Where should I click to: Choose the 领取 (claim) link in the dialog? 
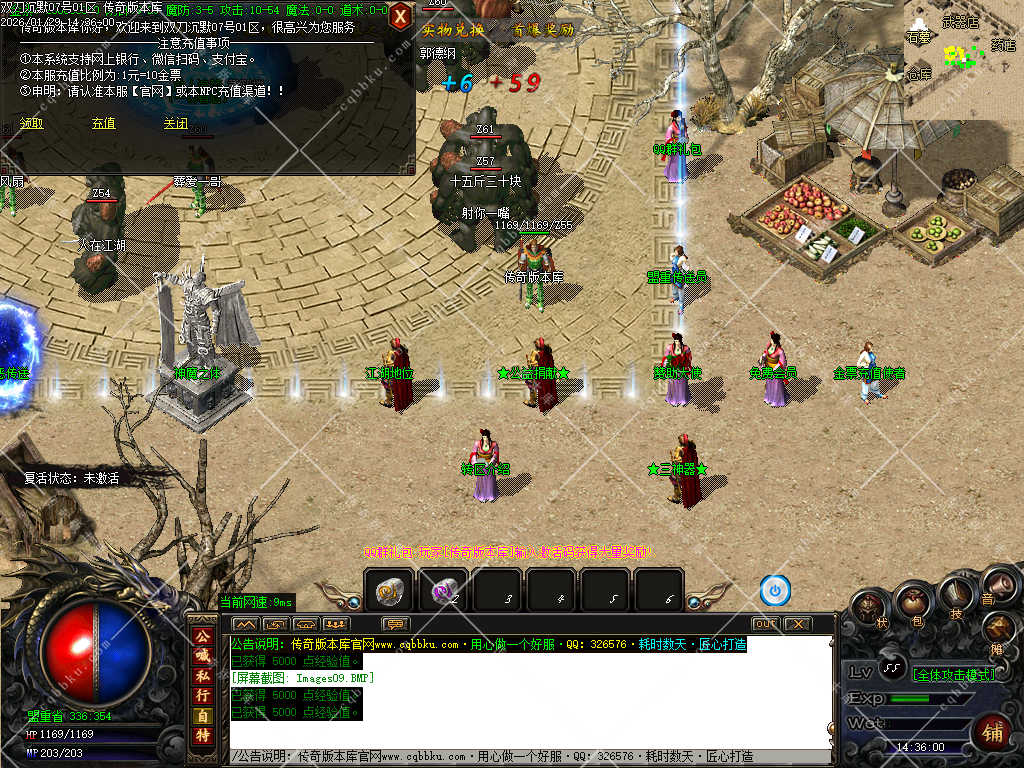coord(32,124)
